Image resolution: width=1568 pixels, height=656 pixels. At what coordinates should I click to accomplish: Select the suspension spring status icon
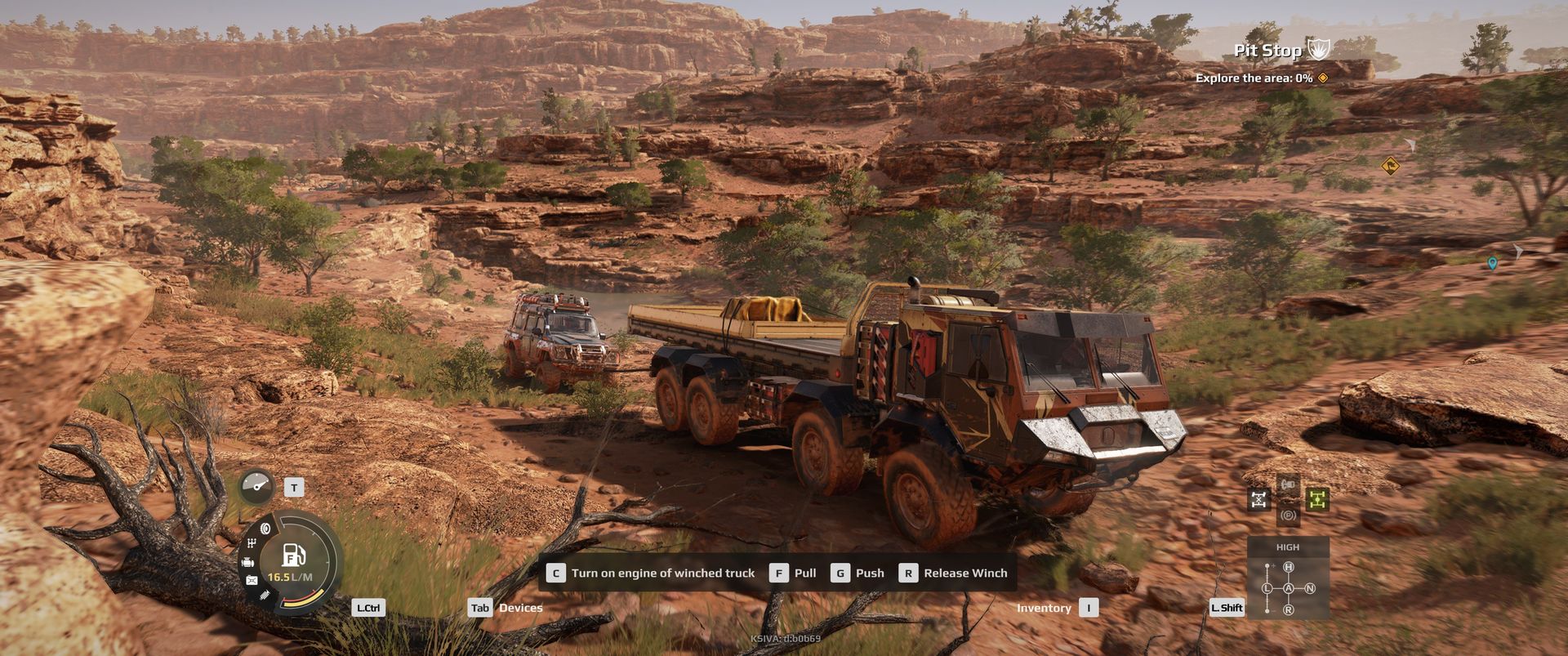264,596
